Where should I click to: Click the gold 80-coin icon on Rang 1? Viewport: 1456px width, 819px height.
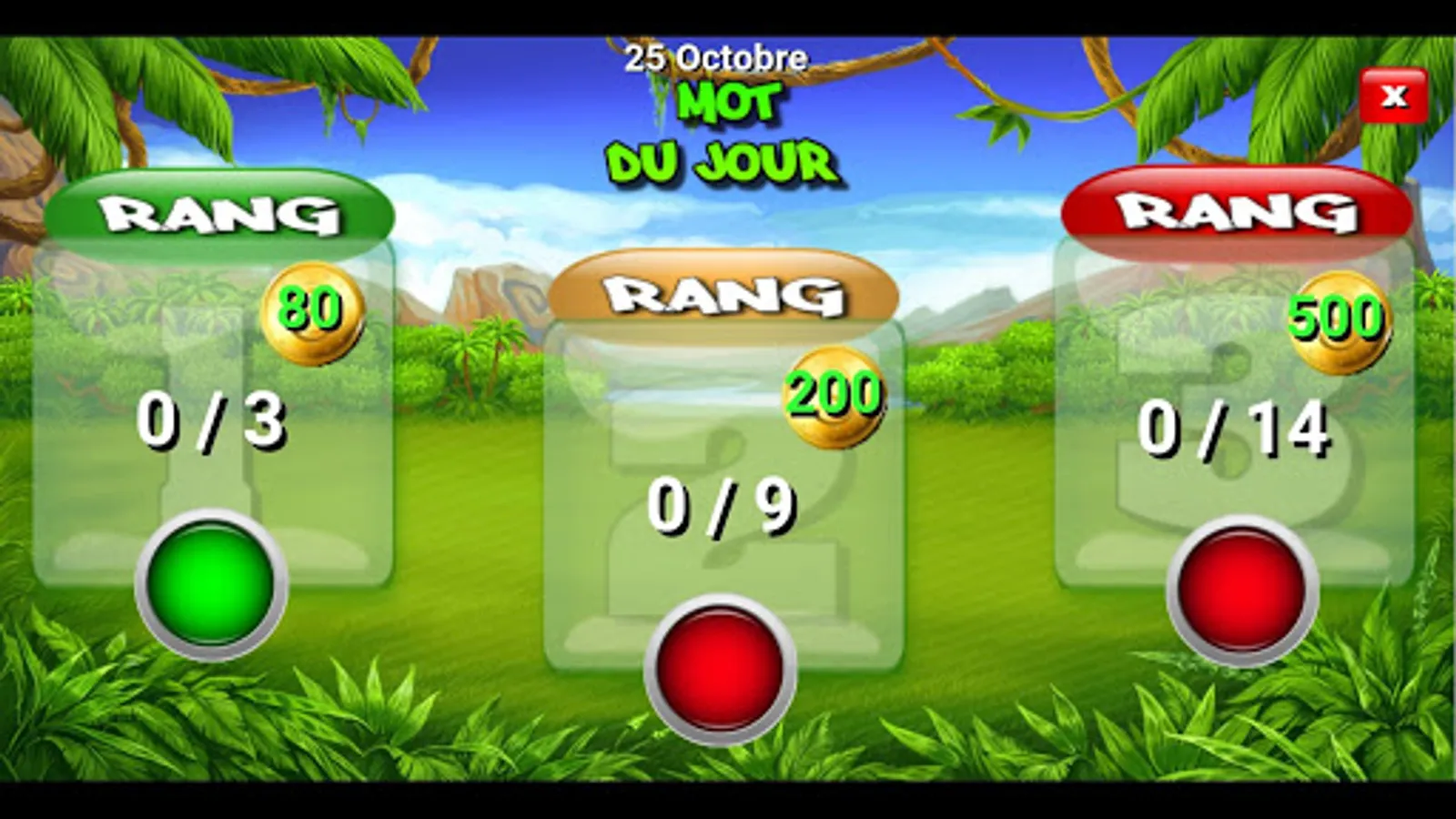pos(313,316)
